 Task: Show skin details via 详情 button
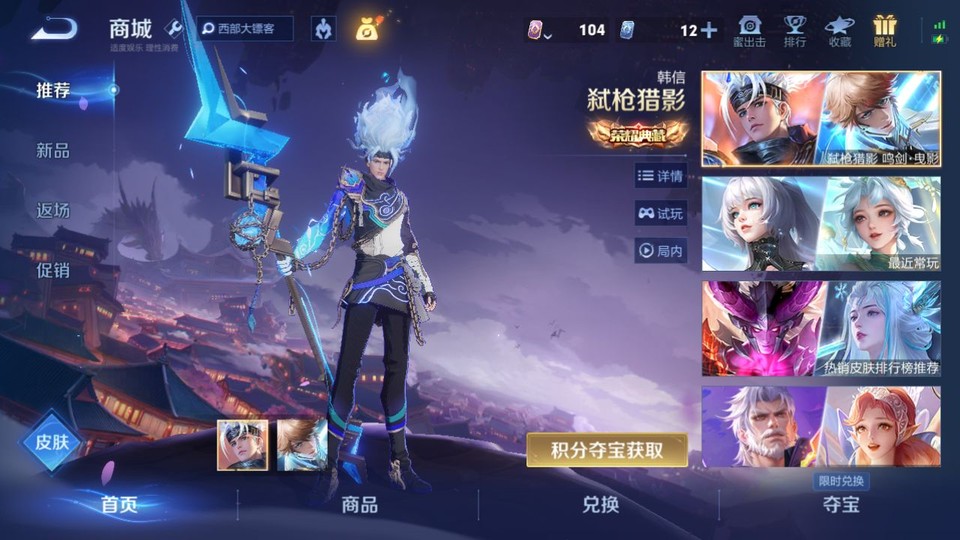point(660,176)
